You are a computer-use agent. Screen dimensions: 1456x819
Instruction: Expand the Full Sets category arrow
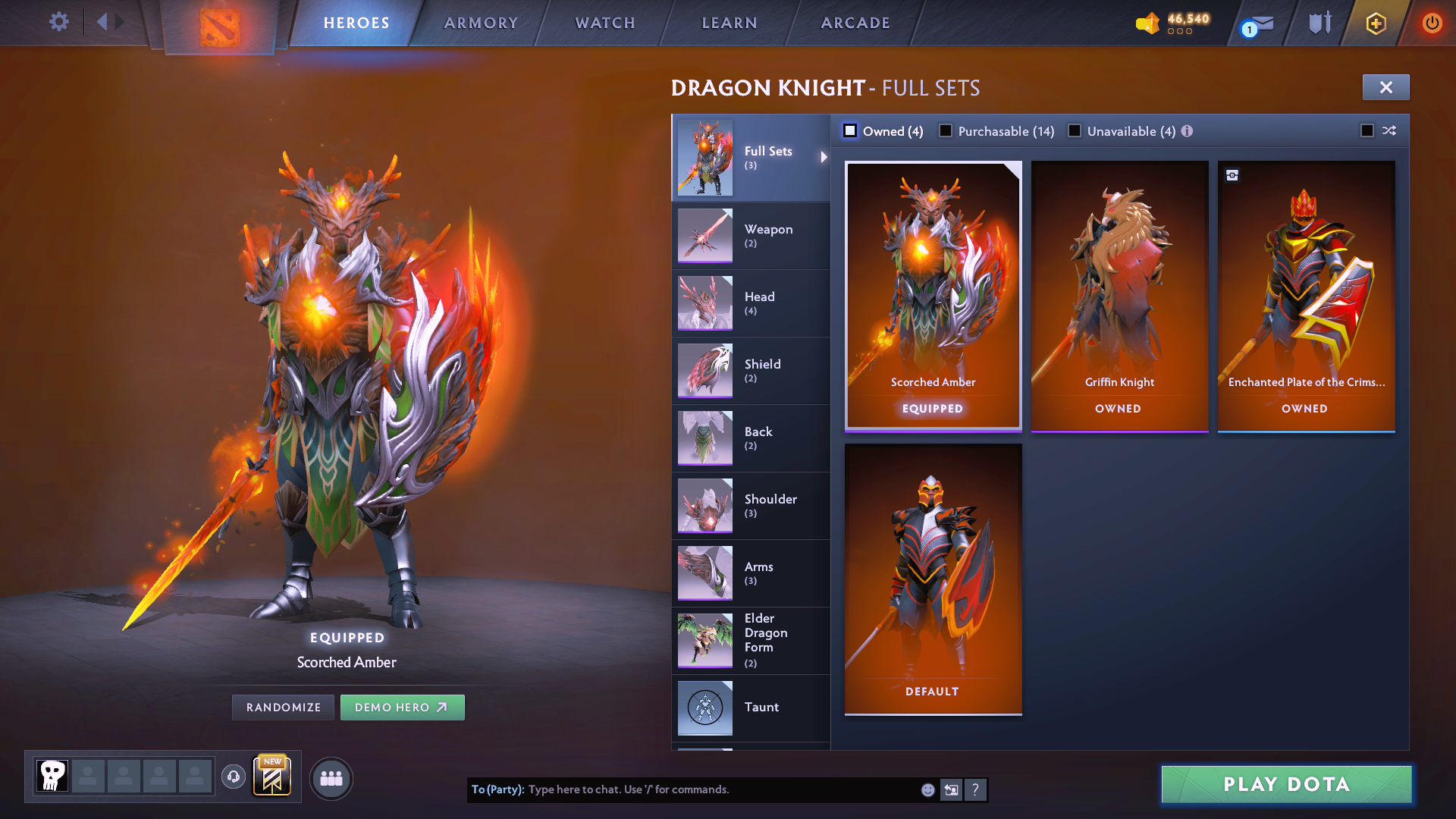(x=824, y=158)
